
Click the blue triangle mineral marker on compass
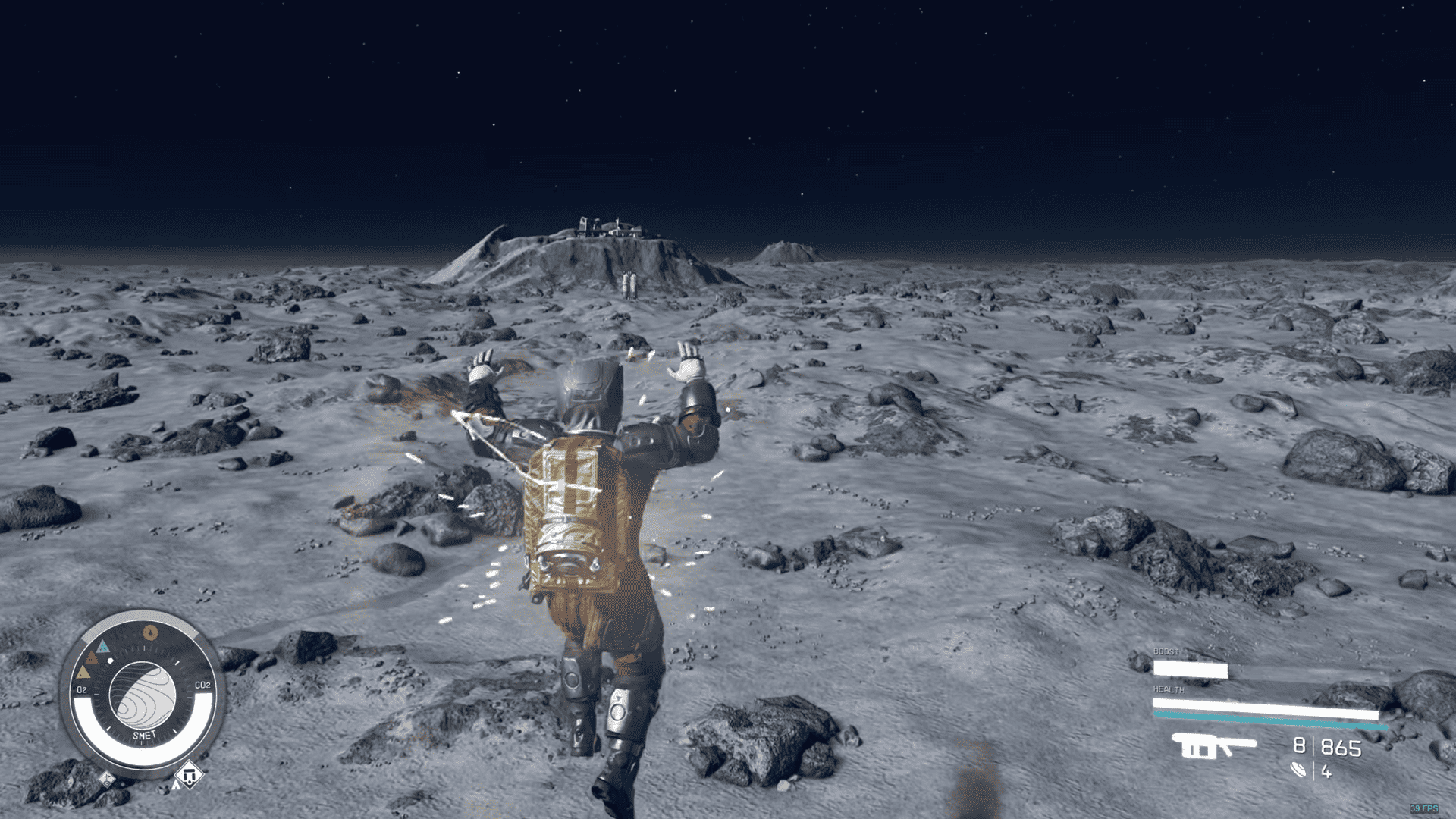(x=103, y=646)
